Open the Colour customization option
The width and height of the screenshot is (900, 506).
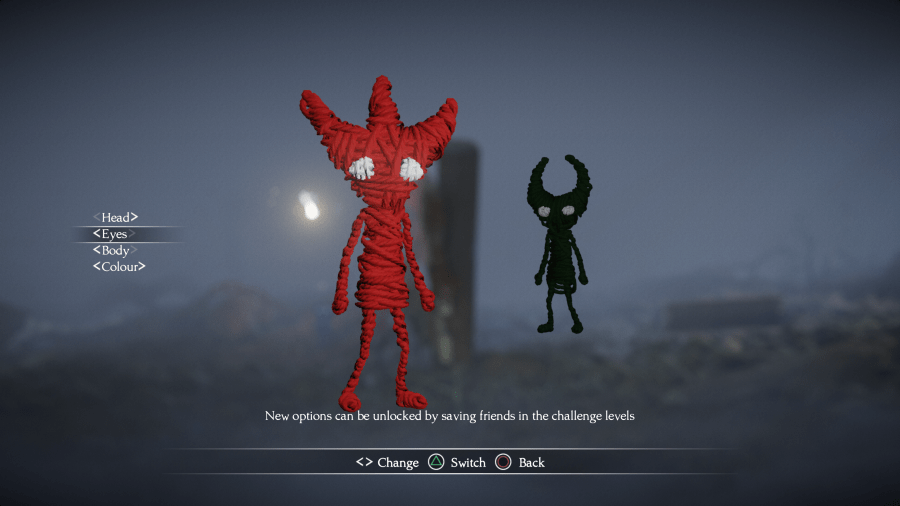pos(119,267)
